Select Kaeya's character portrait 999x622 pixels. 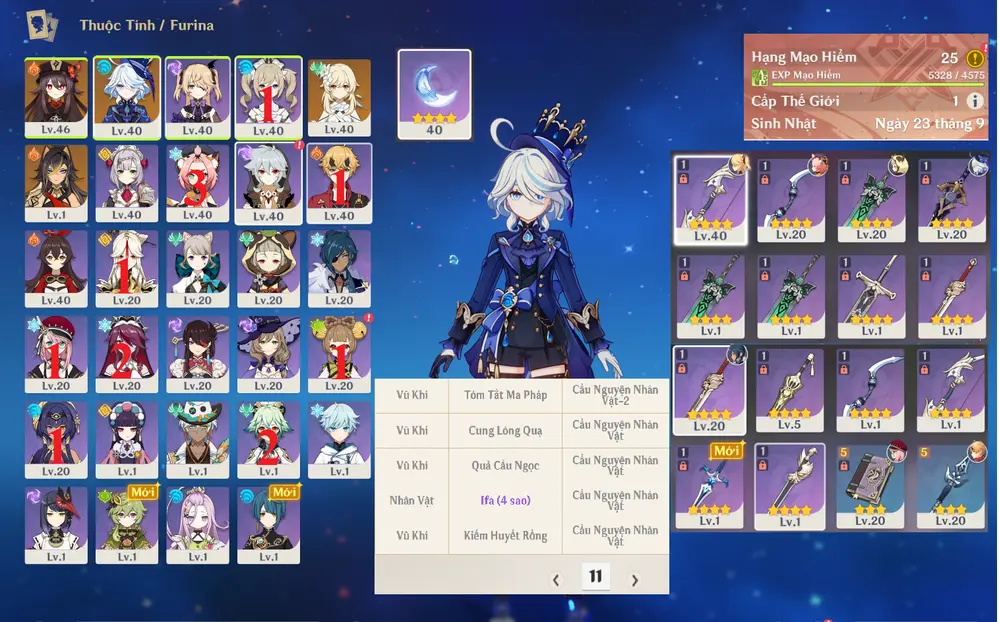(339, 267)
